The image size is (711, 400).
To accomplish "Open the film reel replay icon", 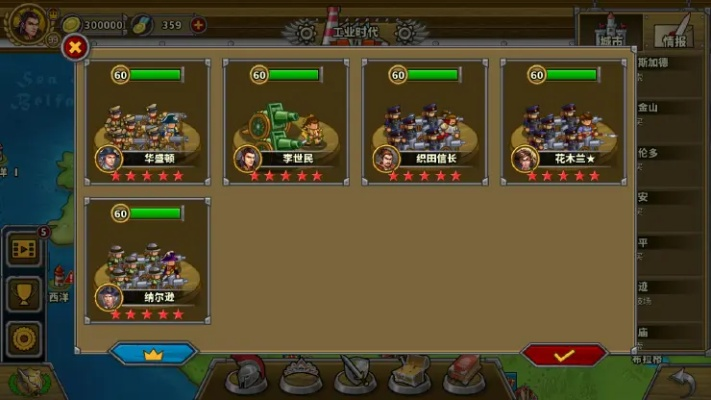I will (24, 249).
